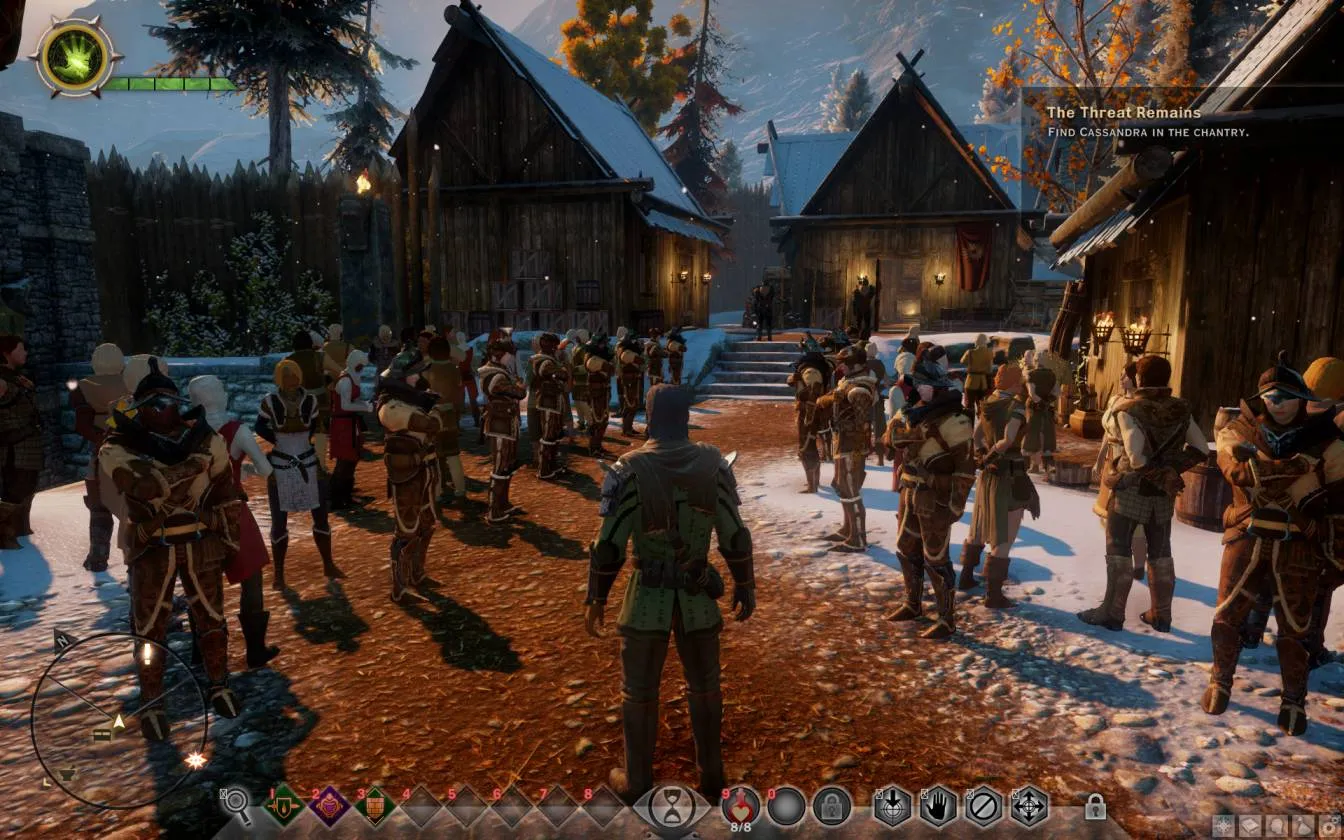This screenshot has width=1344, height=840.
Task: Command party to hold with the hand icon
Action: click(938, 805)
